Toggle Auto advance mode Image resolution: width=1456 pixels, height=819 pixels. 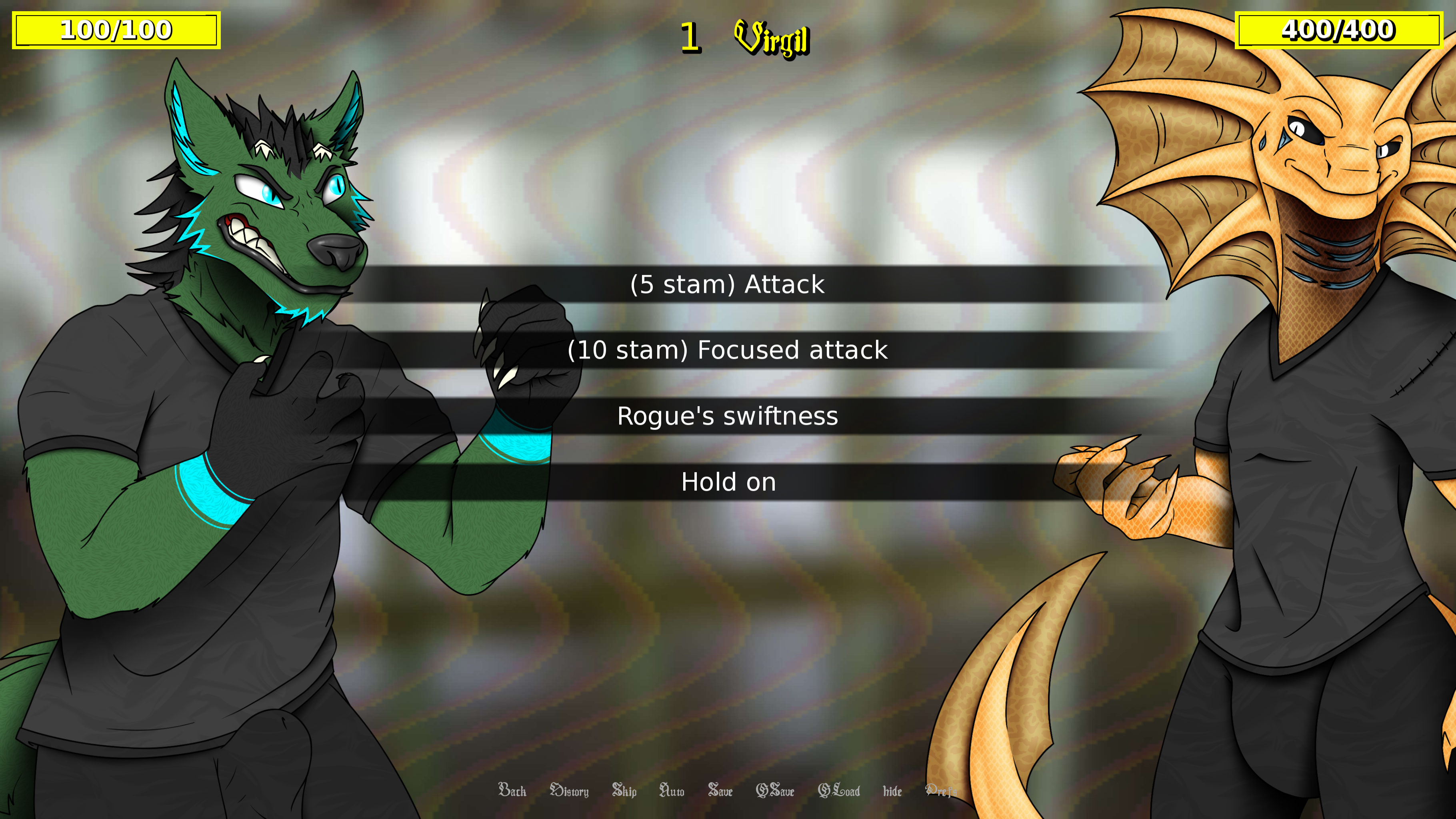(672, 792)
